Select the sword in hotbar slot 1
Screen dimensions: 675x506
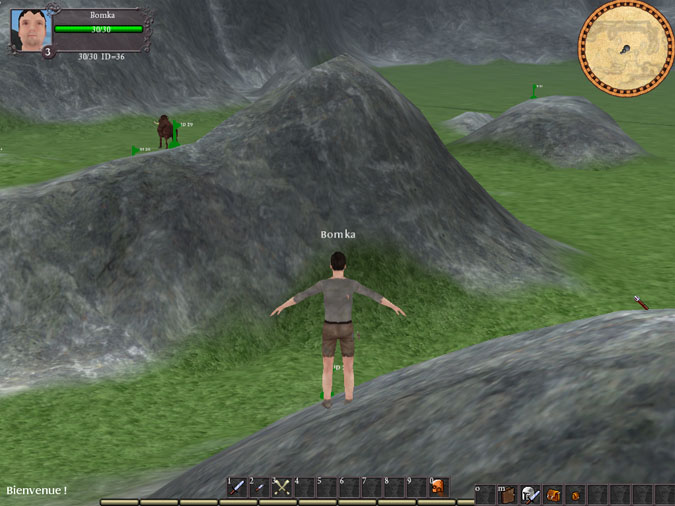[238, 488]
